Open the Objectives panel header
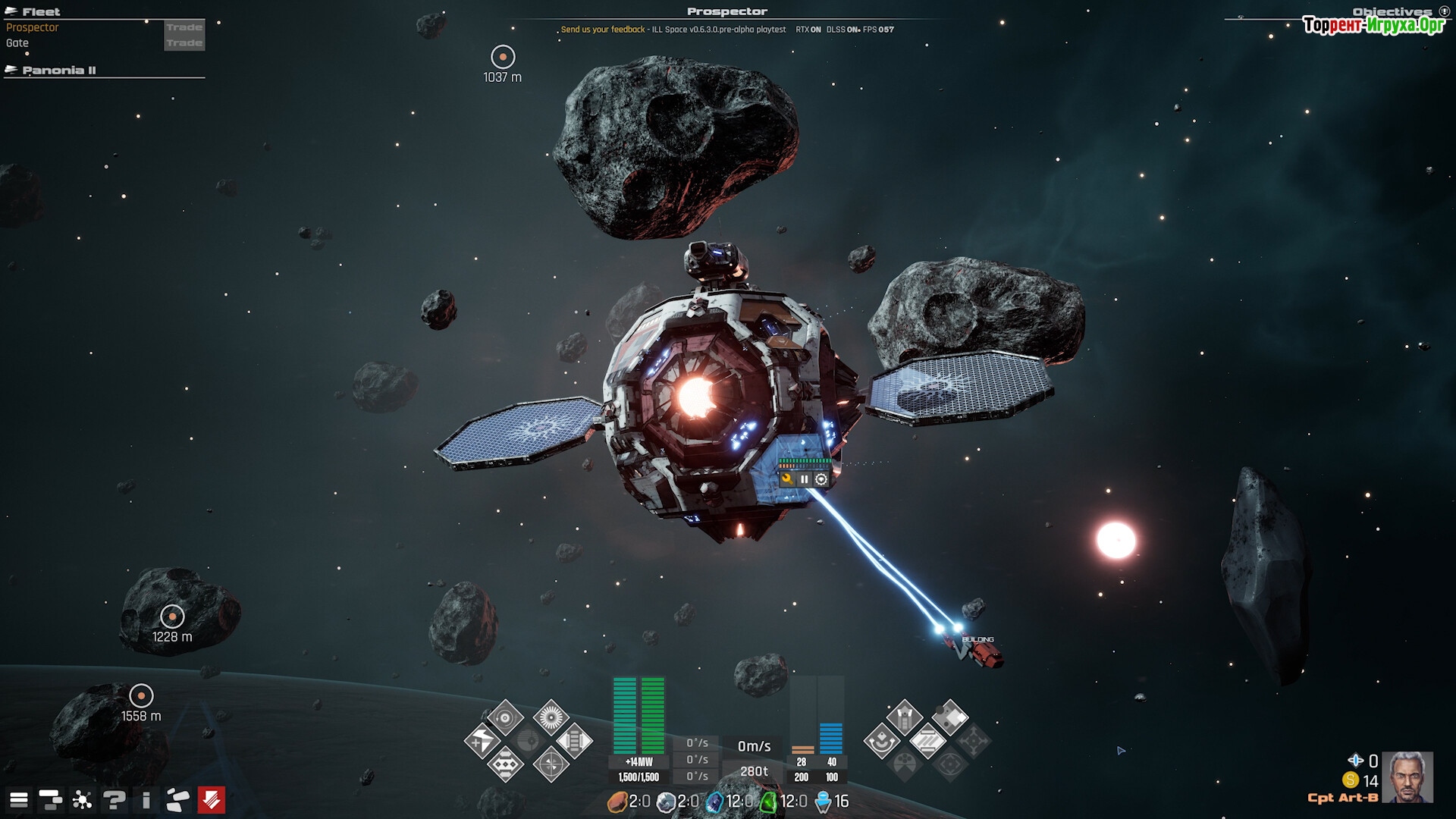The width and height of the screenshot is (1456, 819). point(1392,11)
